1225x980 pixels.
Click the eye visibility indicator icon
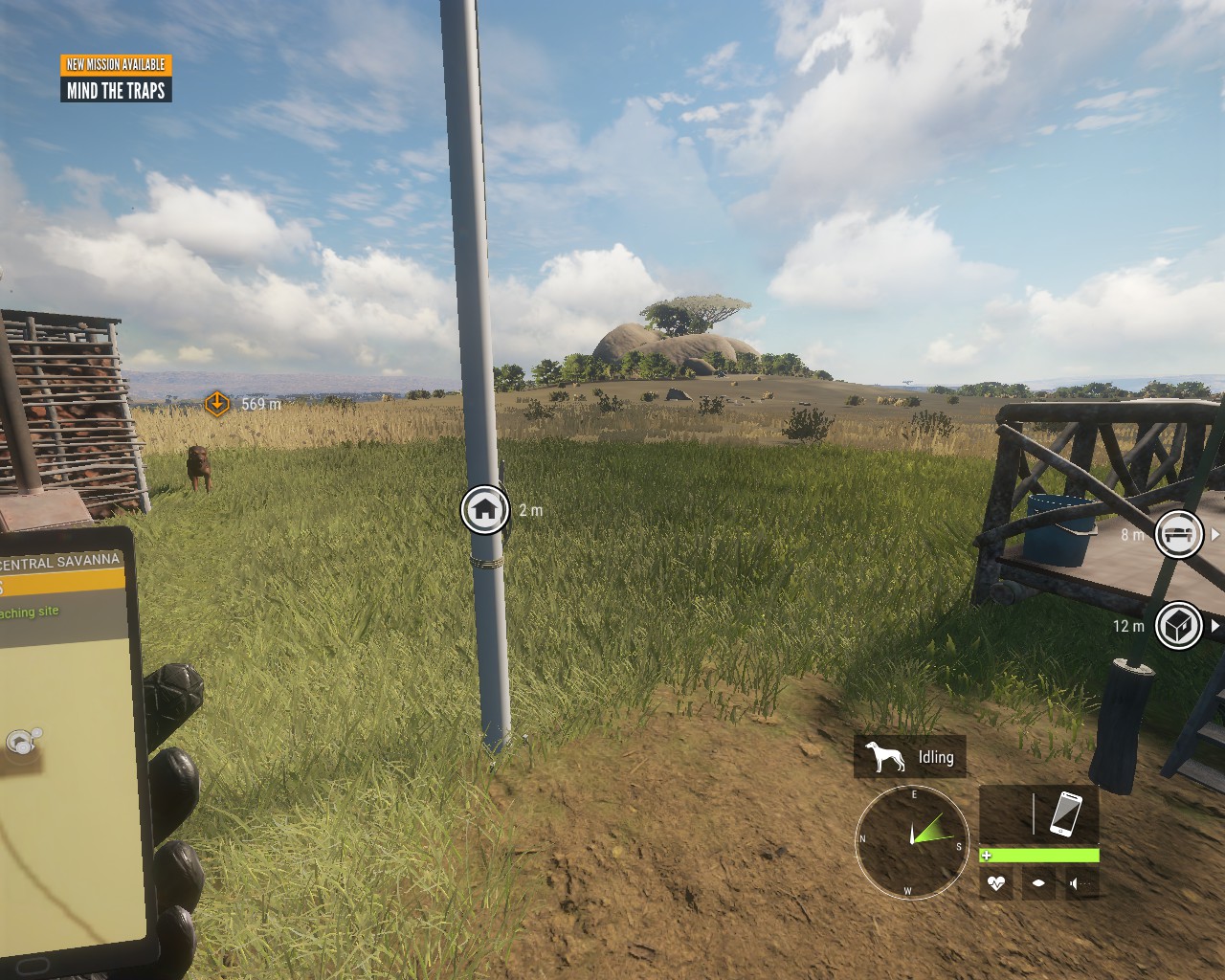pos(1039,883)
